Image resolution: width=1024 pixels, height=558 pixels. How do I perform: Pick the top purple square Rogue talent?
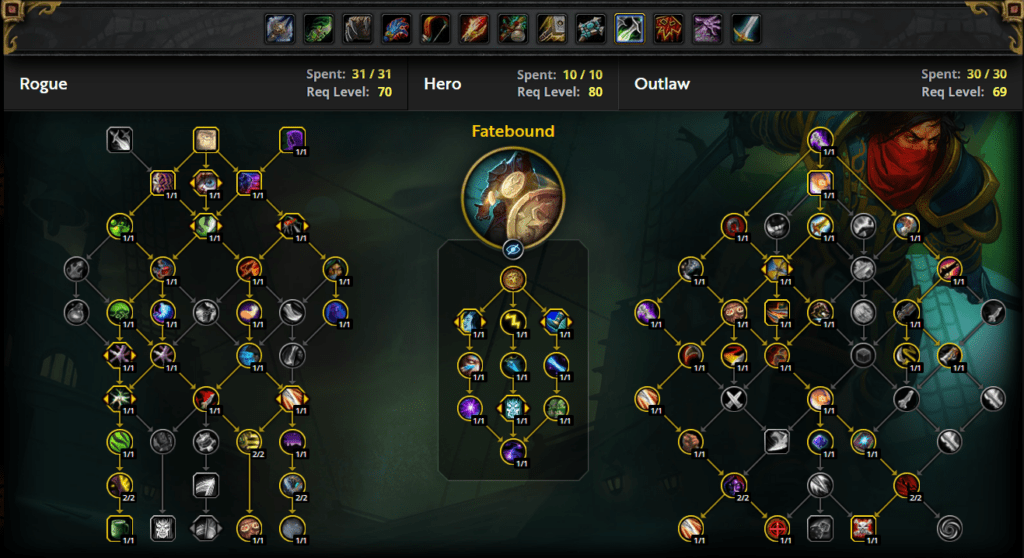(x=292, y=139)
